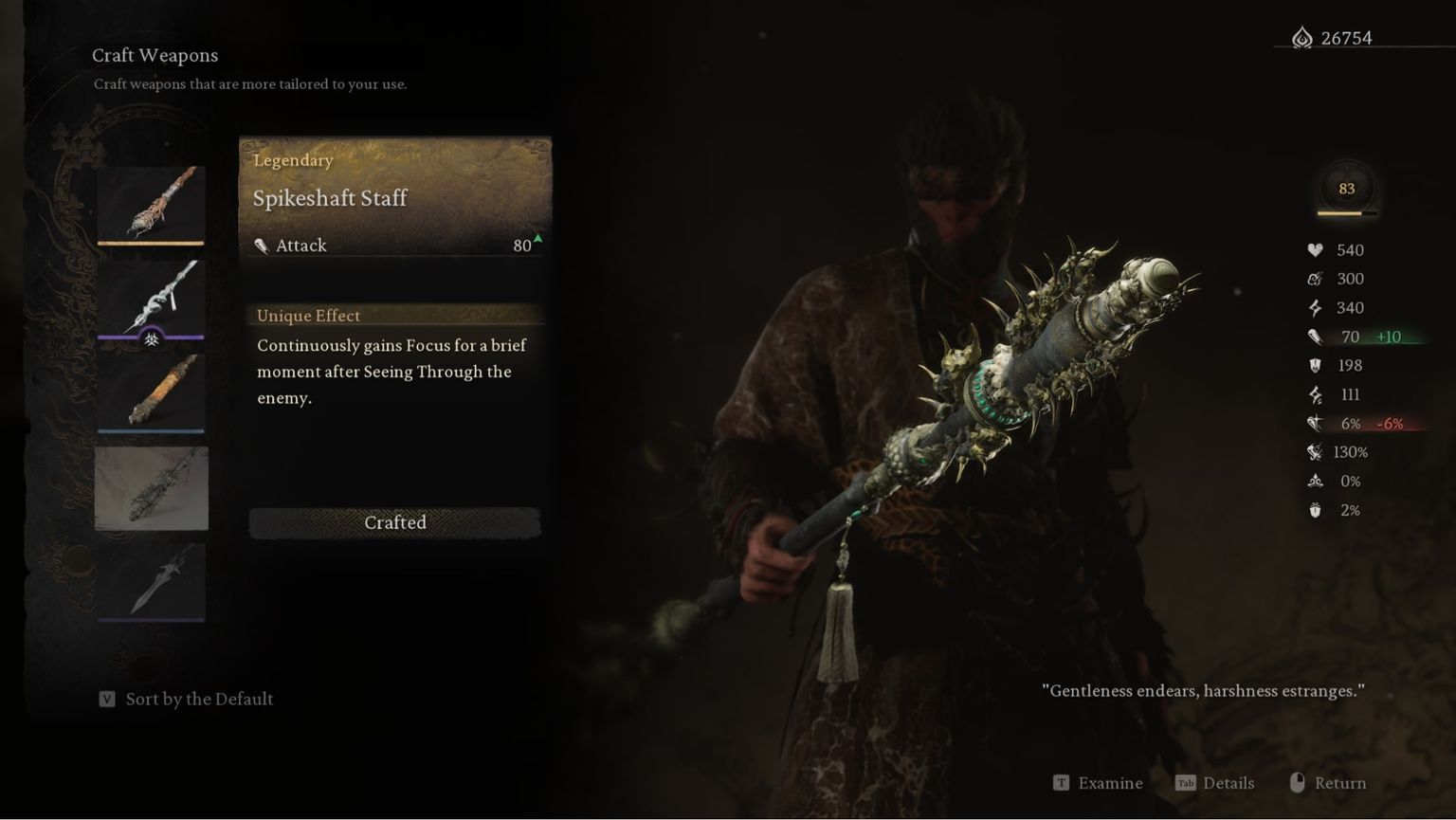Click the Crafted button
The image size is (1456, 820).
point(394,522)
